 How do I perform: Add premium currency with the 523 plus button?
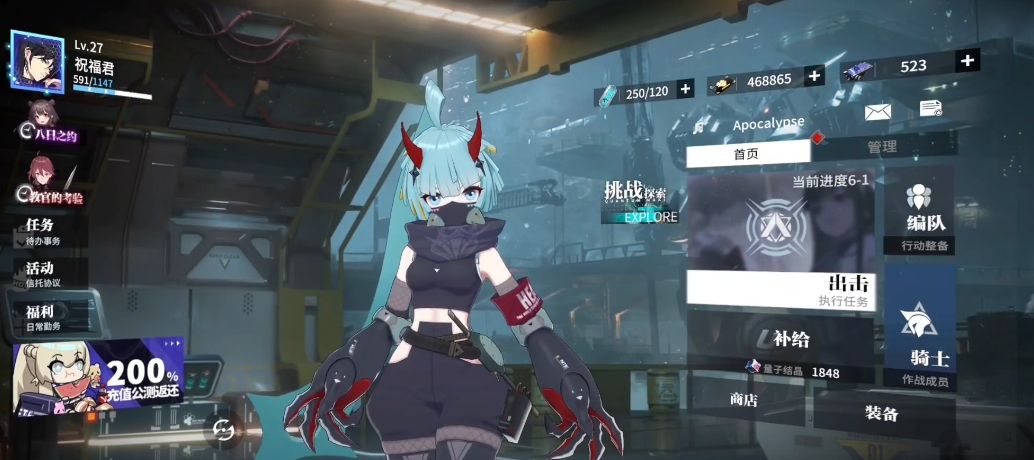pyautogui.click(x=967, y=61)
